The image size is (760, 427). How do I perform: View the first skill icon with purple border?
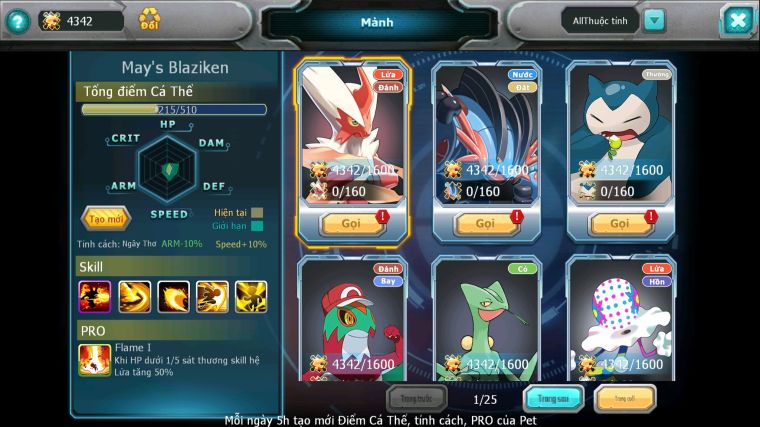point(95,296)
